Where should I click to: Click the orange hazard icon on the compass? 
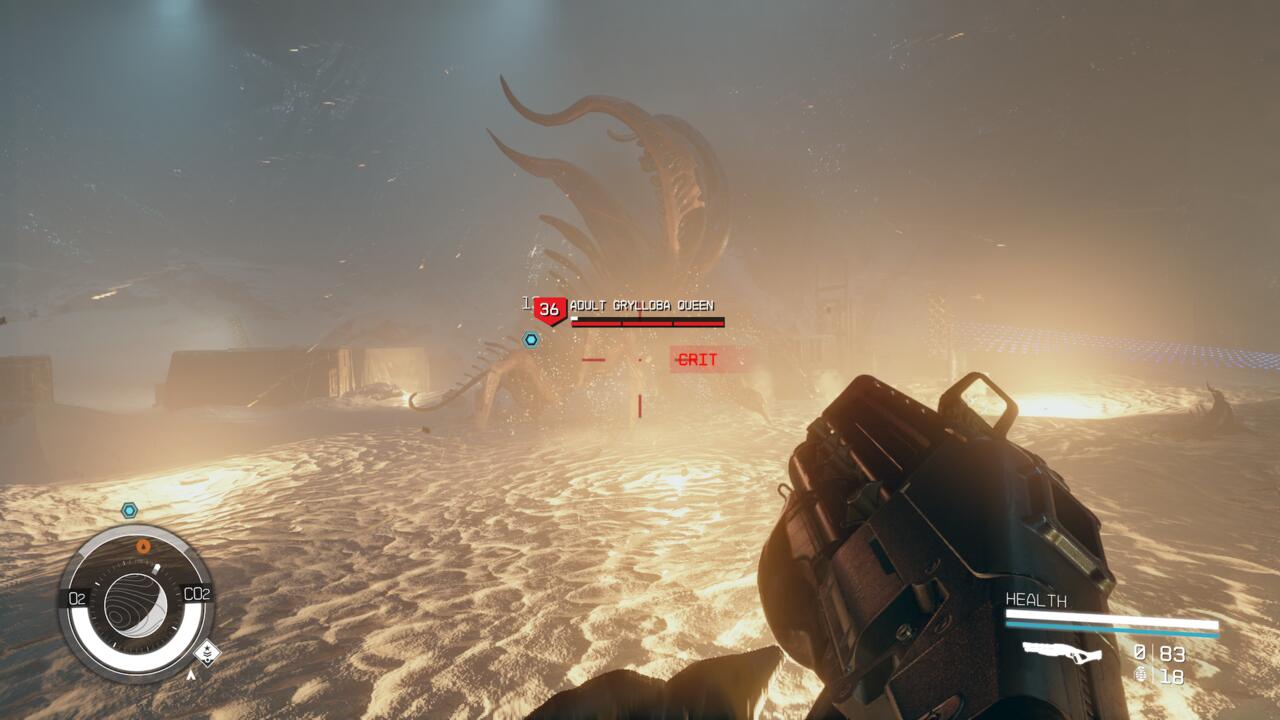[143, 547]
